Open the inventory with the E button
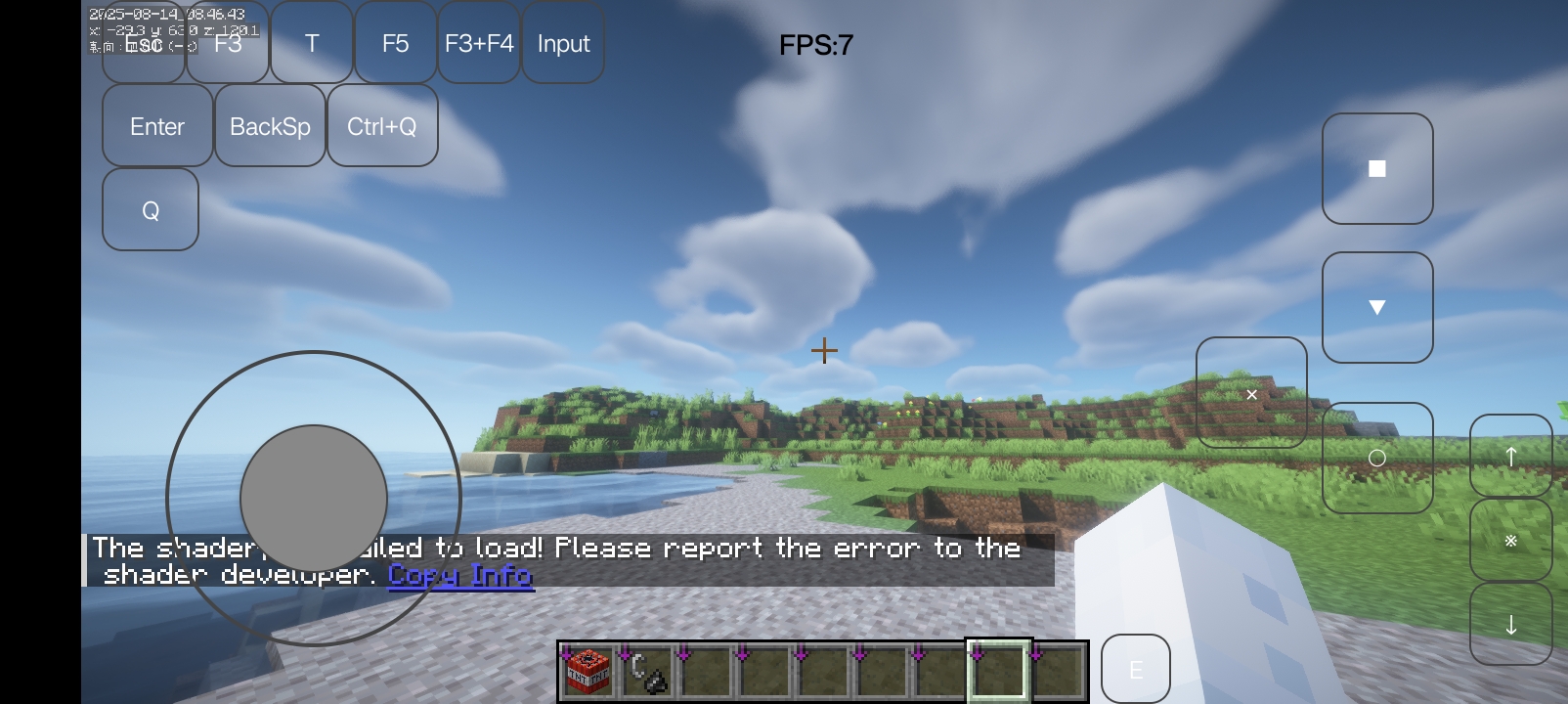This screenshot has height=704, width=1568. [x=1136, y=669]
